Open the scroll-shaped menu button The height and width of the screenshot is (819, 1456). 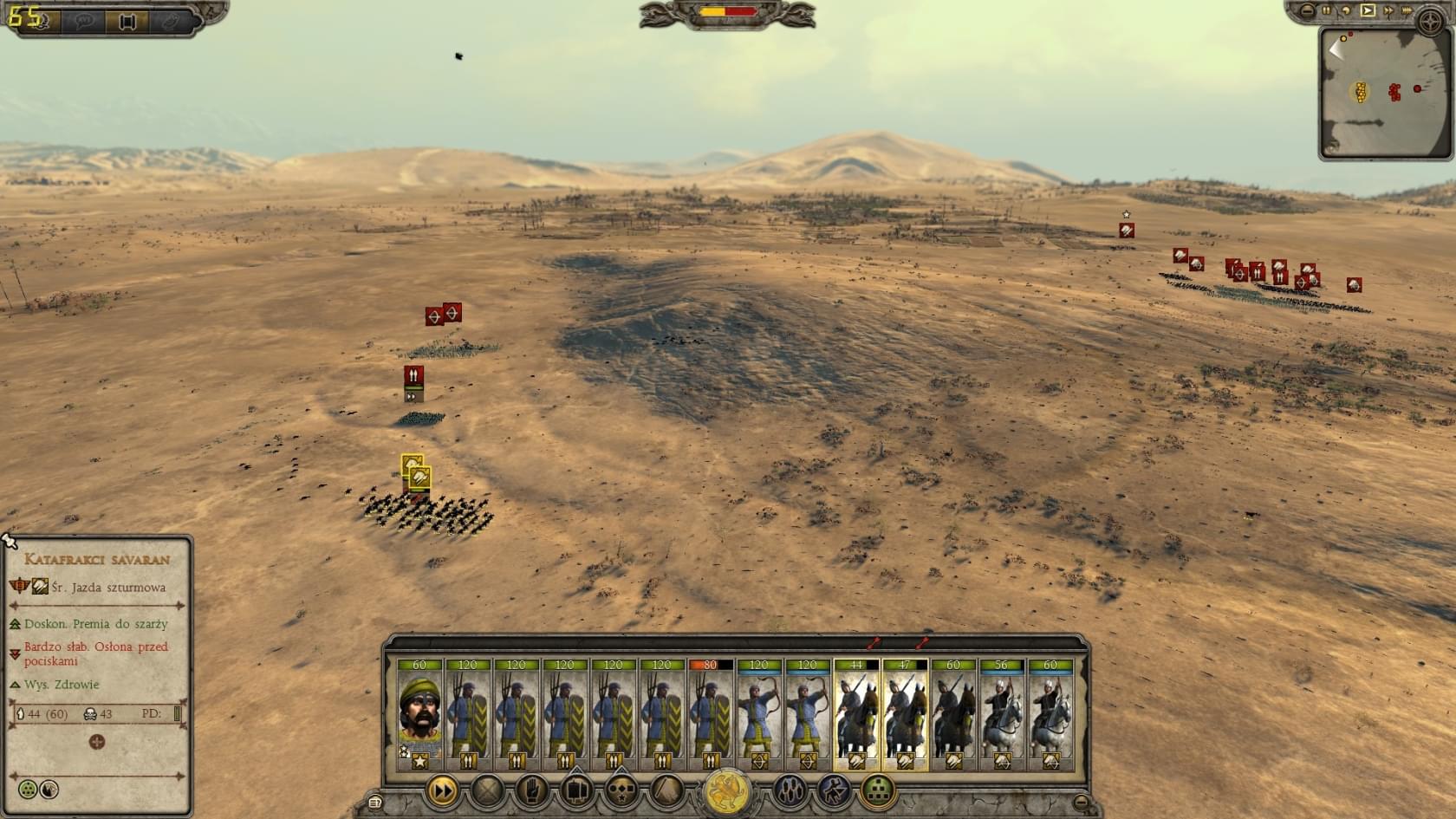[374, 803]
